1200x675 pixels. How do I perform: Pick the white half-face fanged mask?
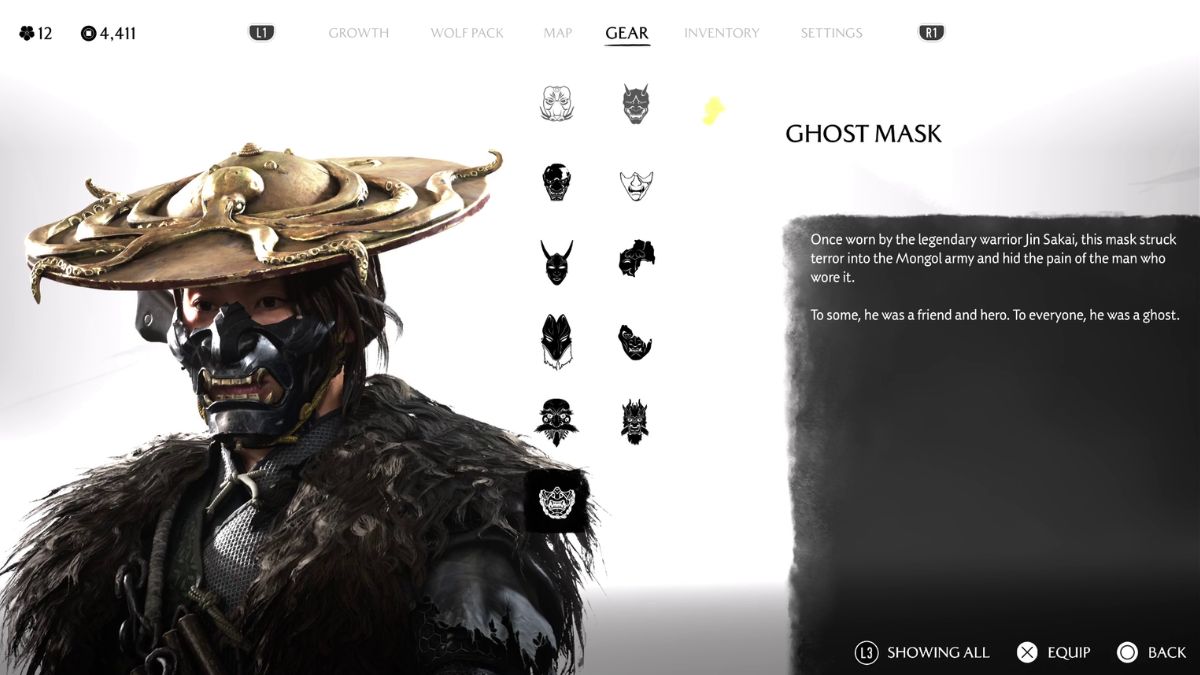click(x=635, y=184)
